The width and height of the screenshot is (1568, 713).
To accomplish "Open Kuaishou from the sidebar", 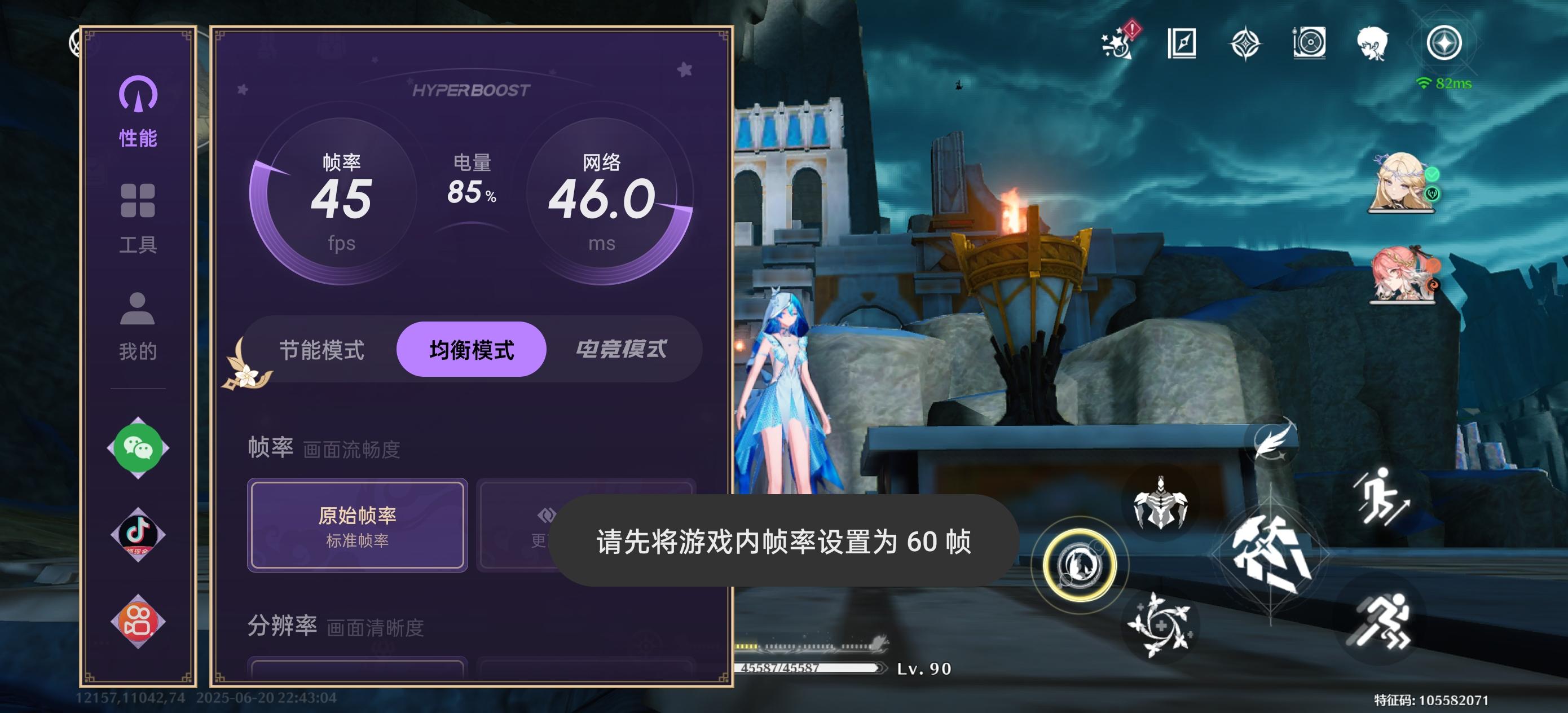I will tap(138, 622).
